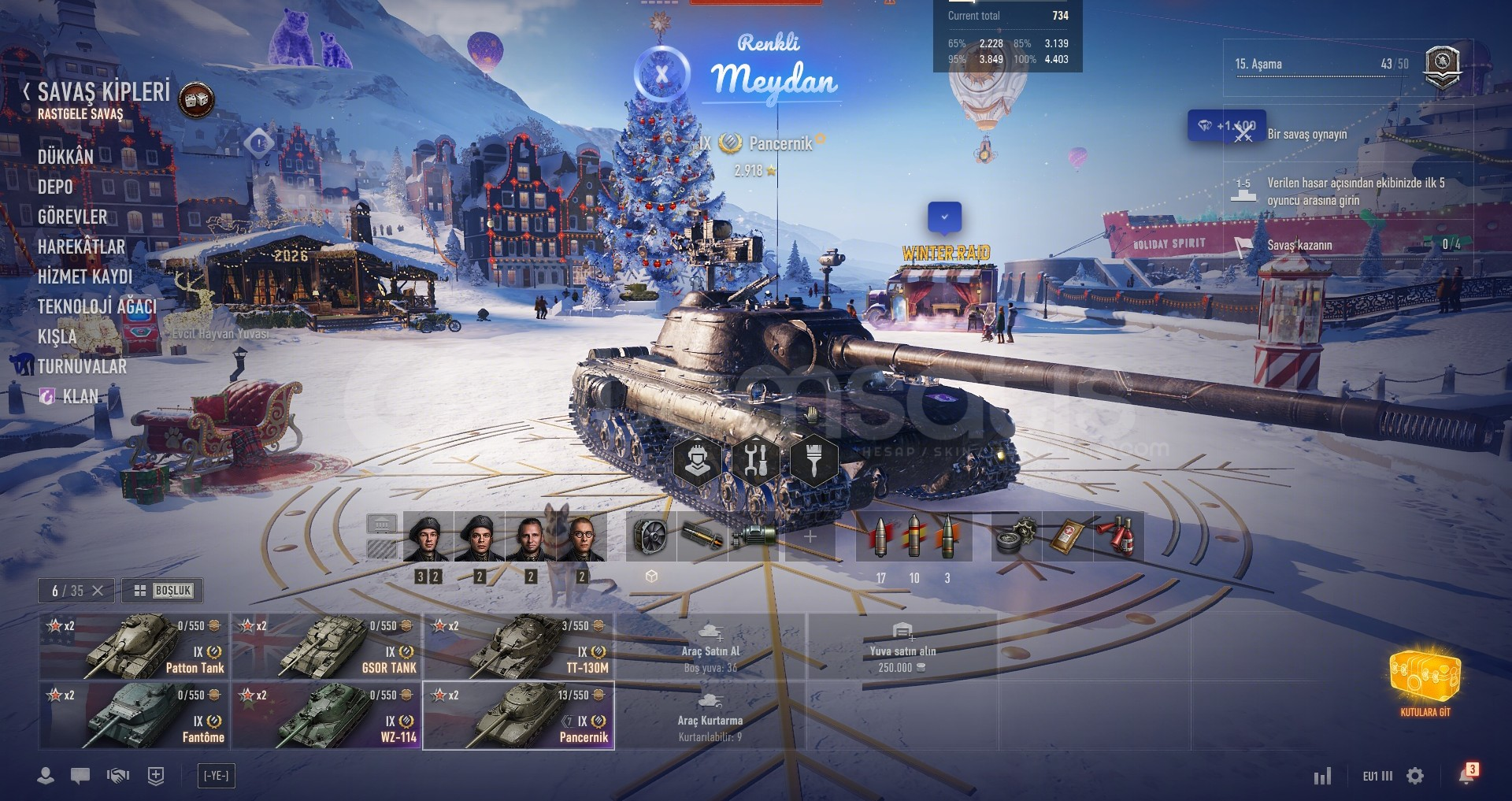Image resolution: width=1512 pixels, height=801 pixels.
Task: Open vehicle customization paintbrush button
Action: pyautogui.click(x=813, y=459)
